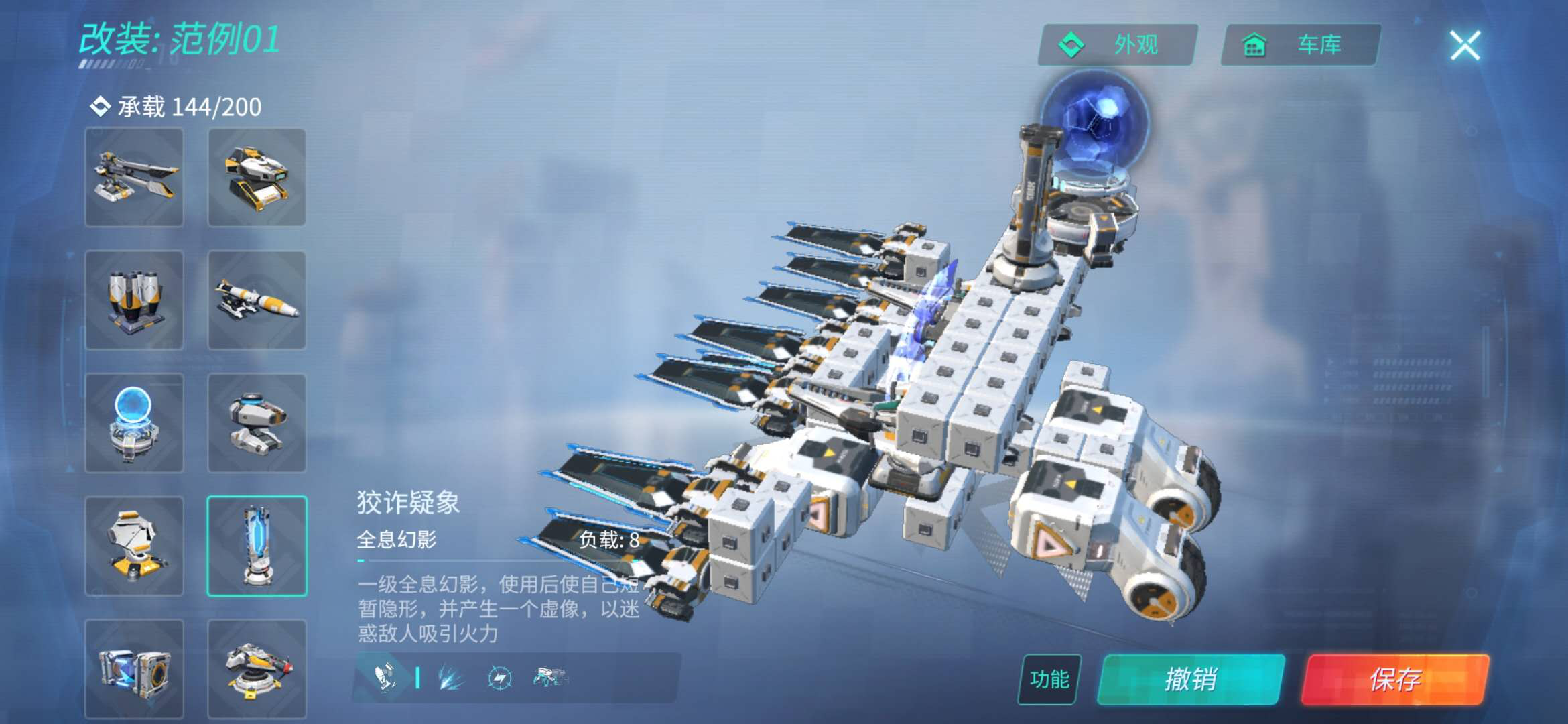
Task: Go to the 车库 garage
Action: (x=1300, y=45)
